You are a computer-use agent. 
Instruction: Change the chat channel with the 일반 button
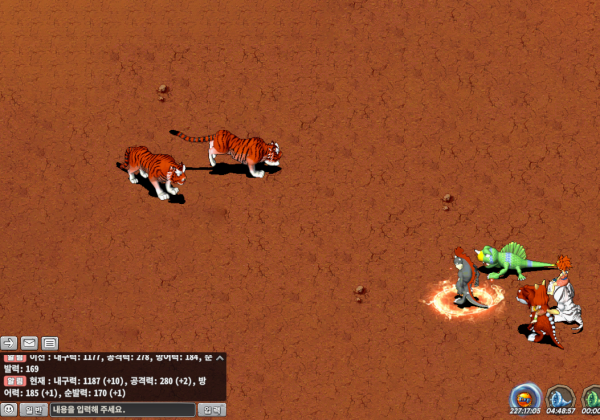click(x=33, y=409)
